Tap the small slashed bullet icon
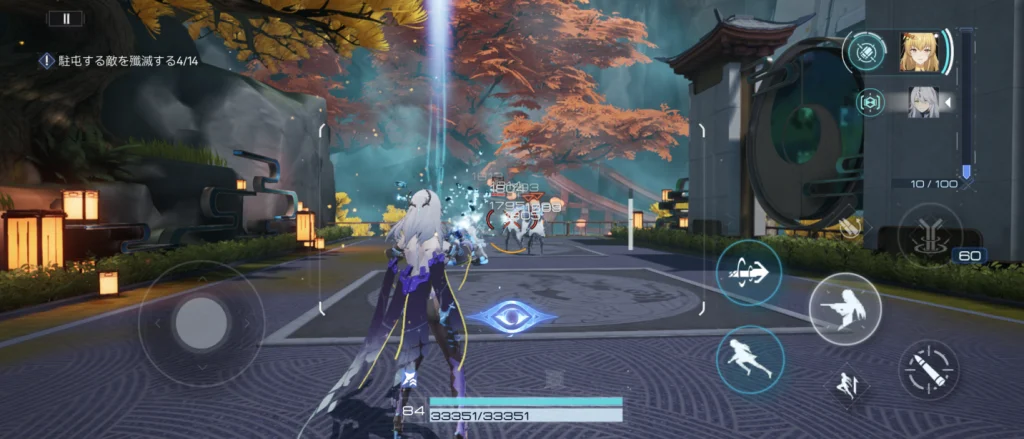The image size is (1024, 439). (x=850, y=228)
